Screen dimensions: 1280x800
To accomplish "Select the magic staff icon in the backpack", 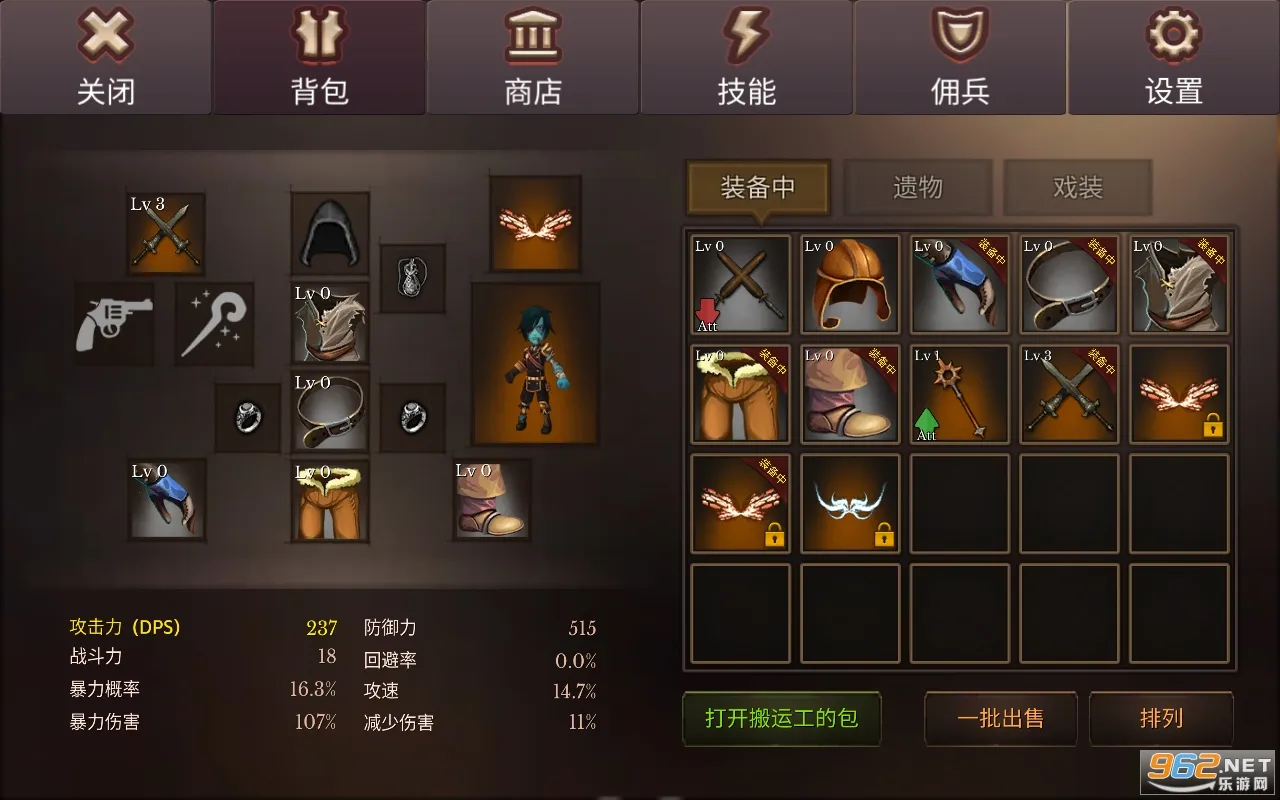I will [214, 322].
